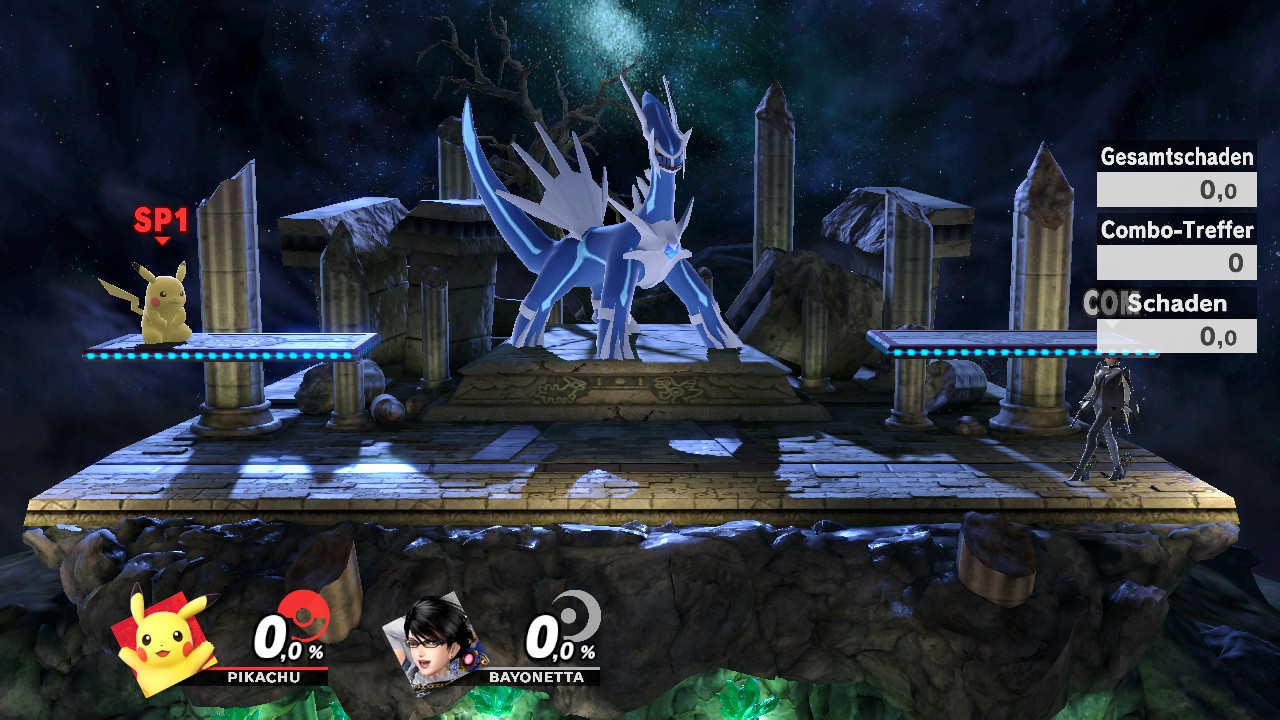Select the Gesamtschaden panel header
Screen dimensions: 1280x720
pos(1175,157)
